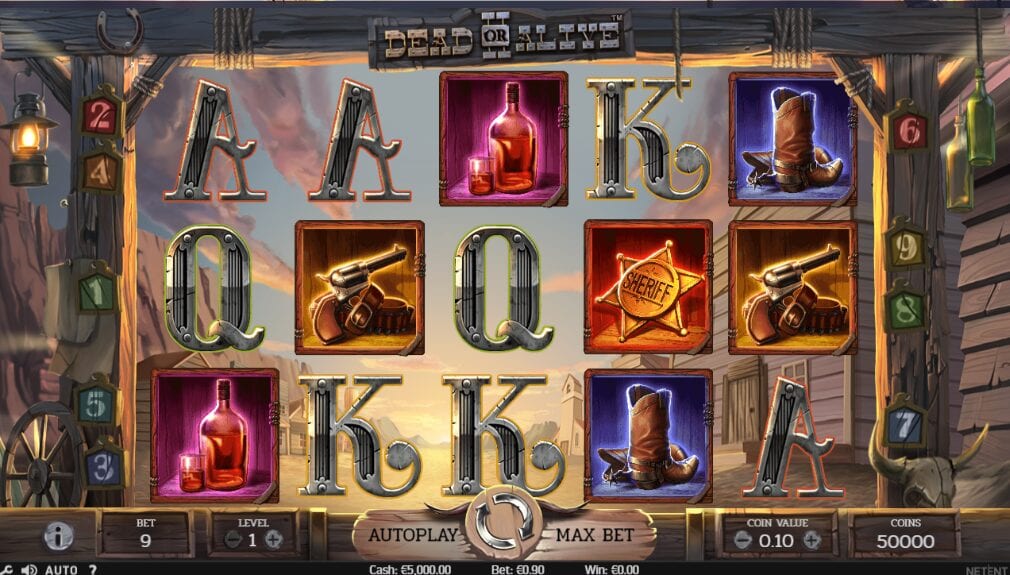Choose the payline 3 marker

(103, 465)
